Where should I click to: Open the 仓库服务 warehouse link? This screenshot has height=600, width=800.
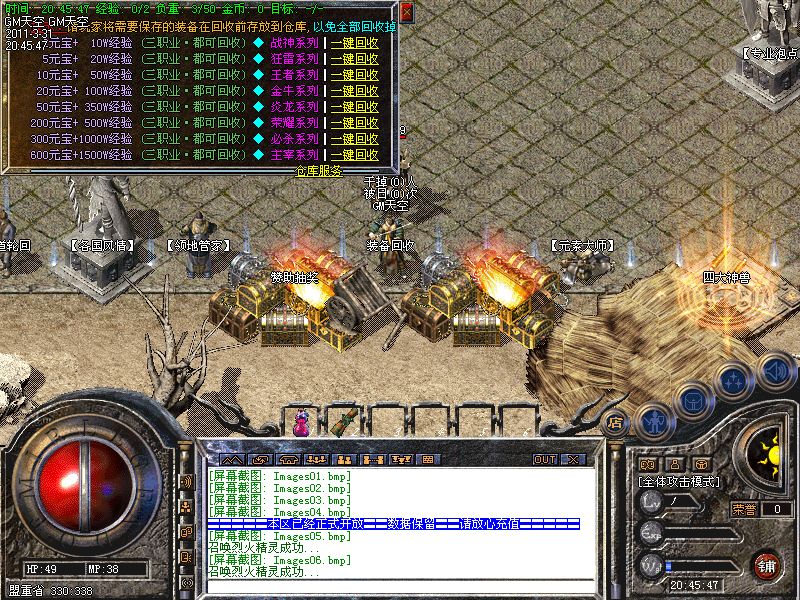pyautogui.click(x=319, y=171)
